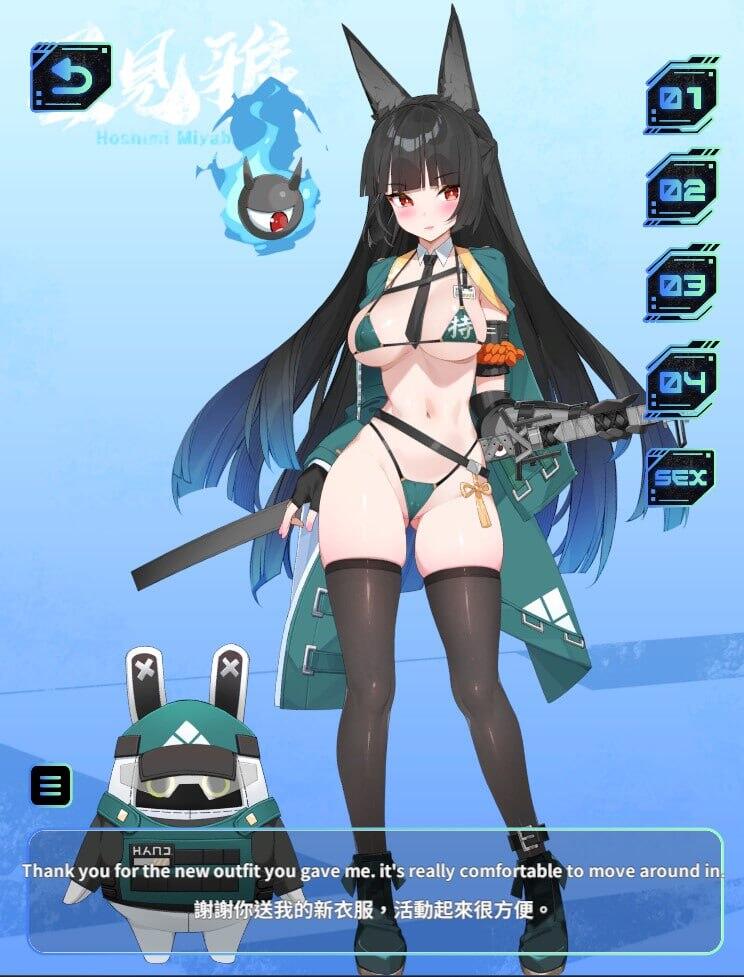This screenshot has height=977, width=744.
Task: Click the back arrow button
Action: click(70, 76)
